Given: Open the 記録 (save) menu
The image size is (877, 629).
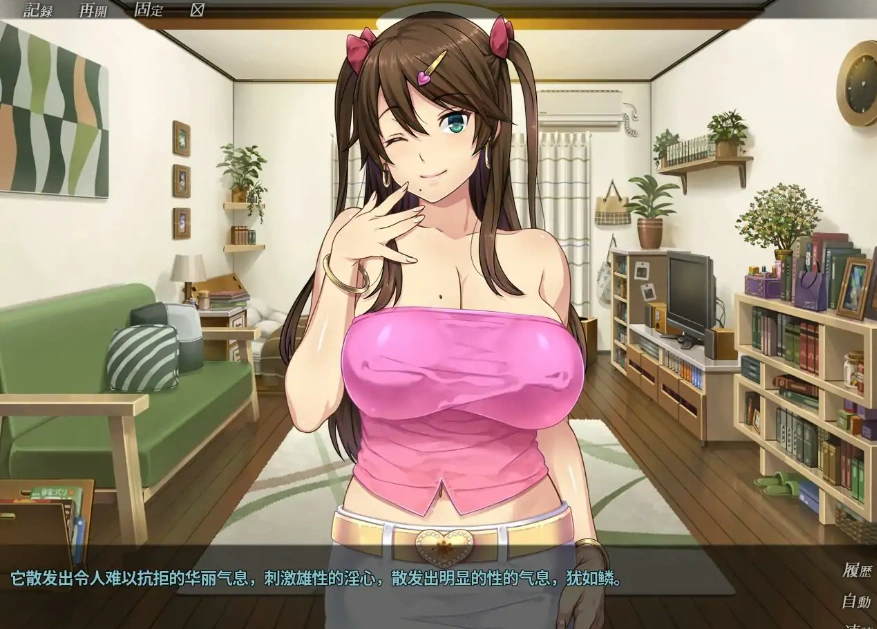Looking at the screenshot, I should pyautogui.click(x=38, y=10).
